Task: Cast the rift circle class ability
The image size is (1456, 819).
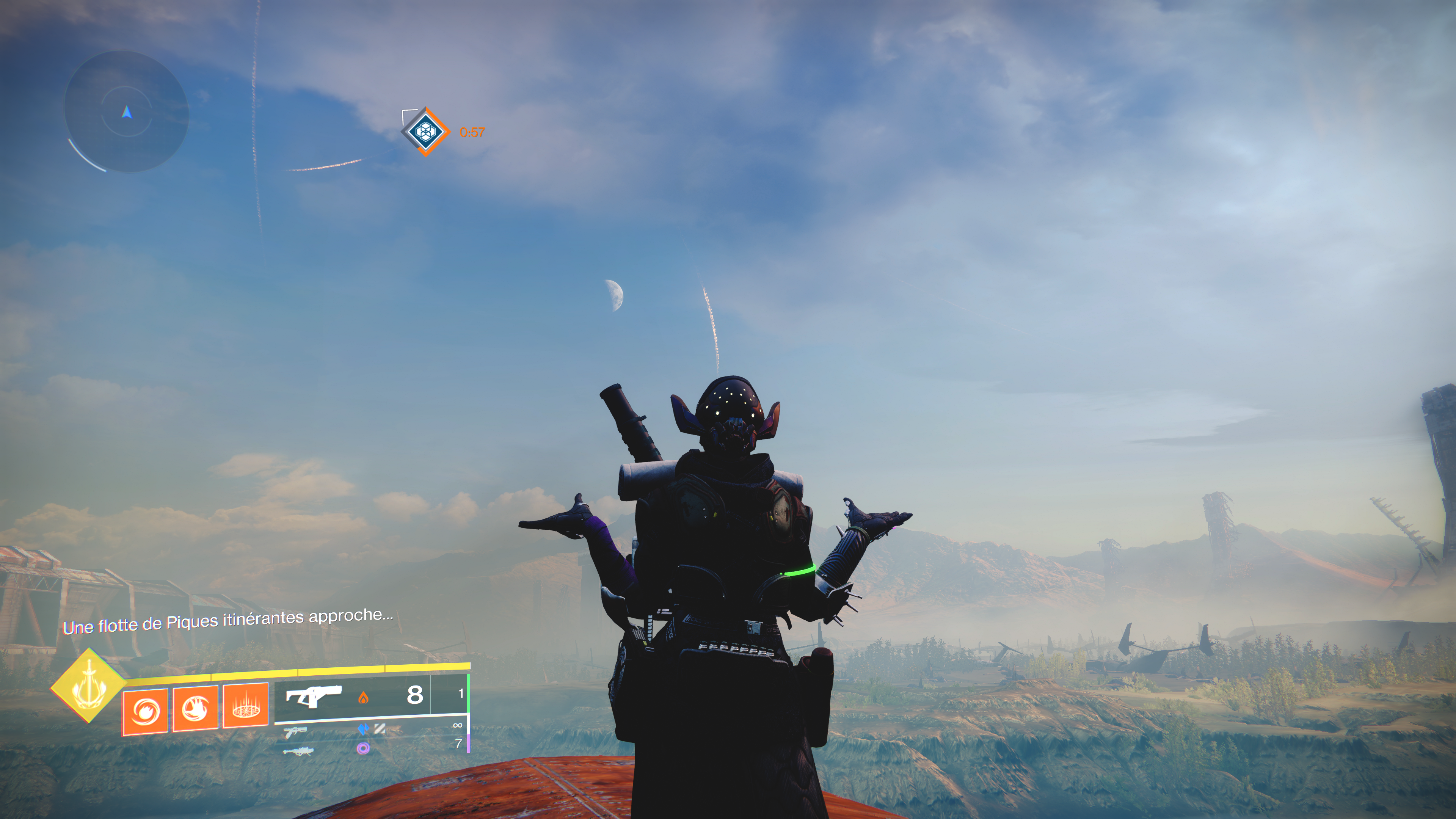Action: (245, 705)
